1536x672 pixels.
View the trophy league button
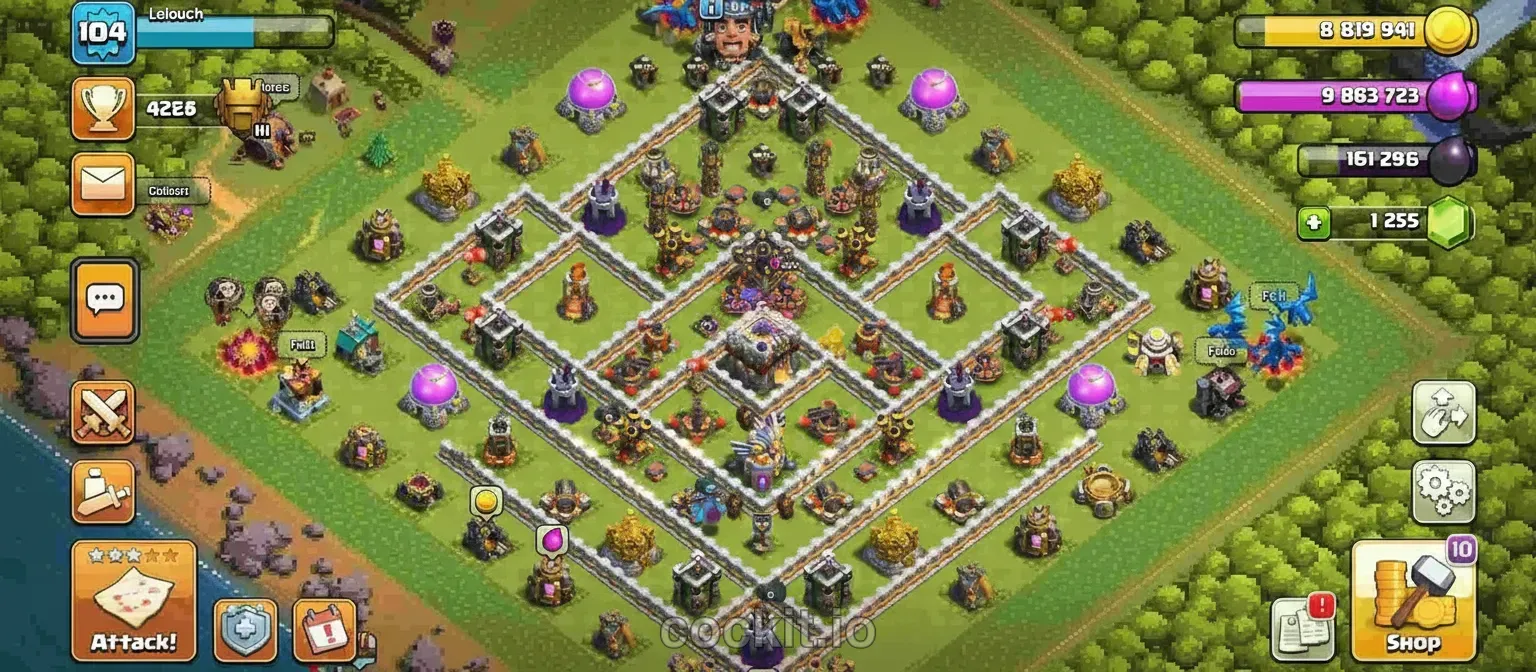103,108
